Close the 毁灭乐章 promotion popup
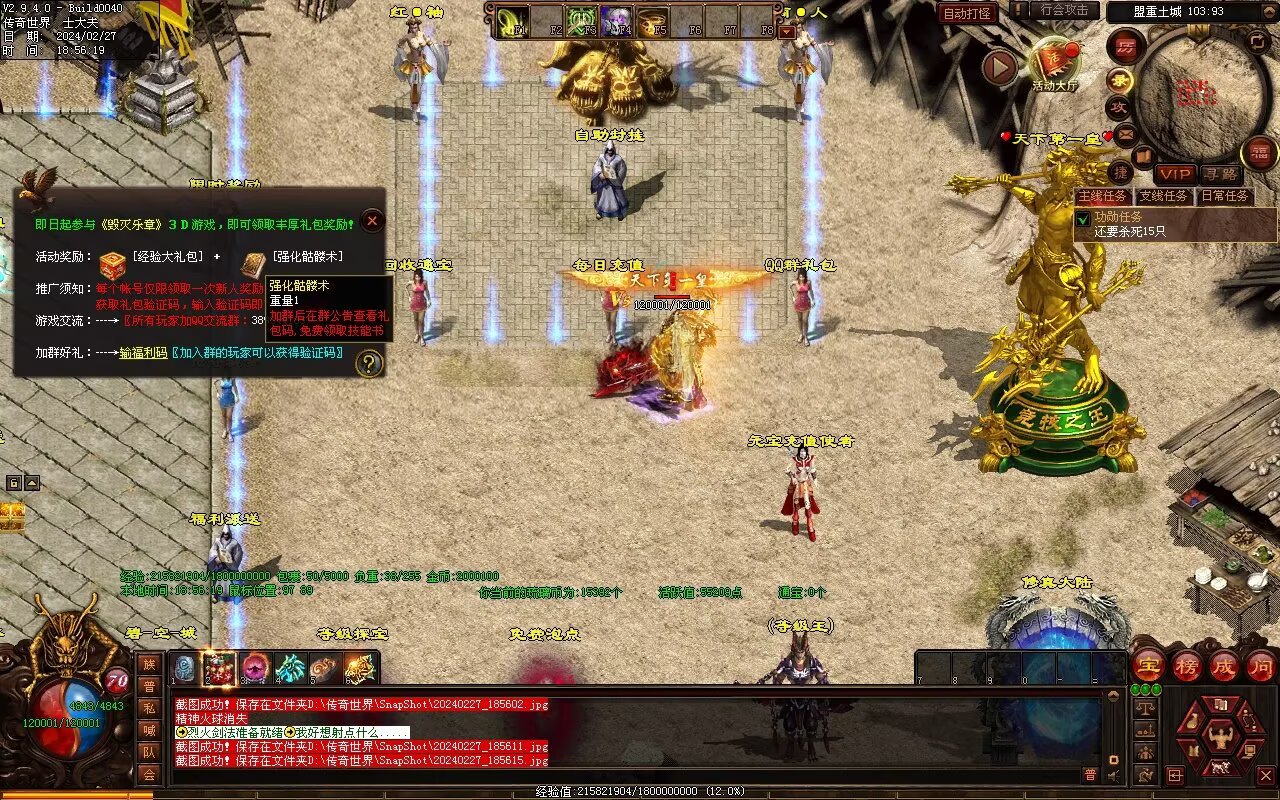The image size is (1280, 800). tap(372, 221)
